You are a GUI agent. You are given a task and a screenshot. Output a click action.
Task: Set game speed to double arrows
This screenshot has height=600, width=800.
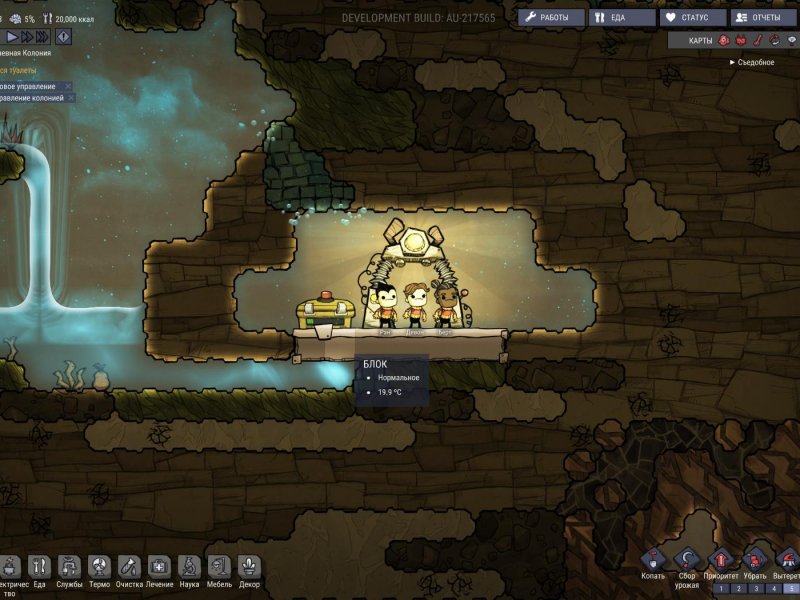(28, 36)
